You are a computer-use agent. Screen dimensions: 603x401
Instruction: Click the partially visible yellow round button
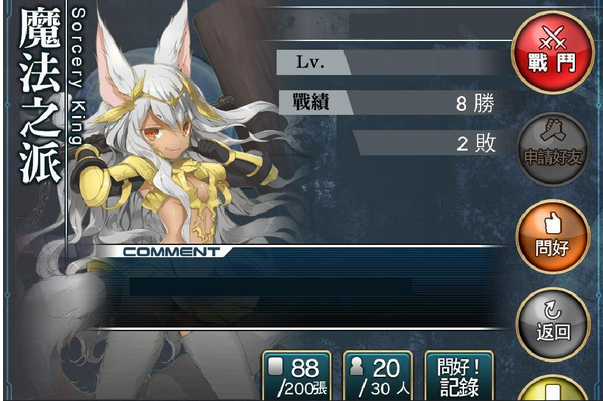[x=553, y=390]
